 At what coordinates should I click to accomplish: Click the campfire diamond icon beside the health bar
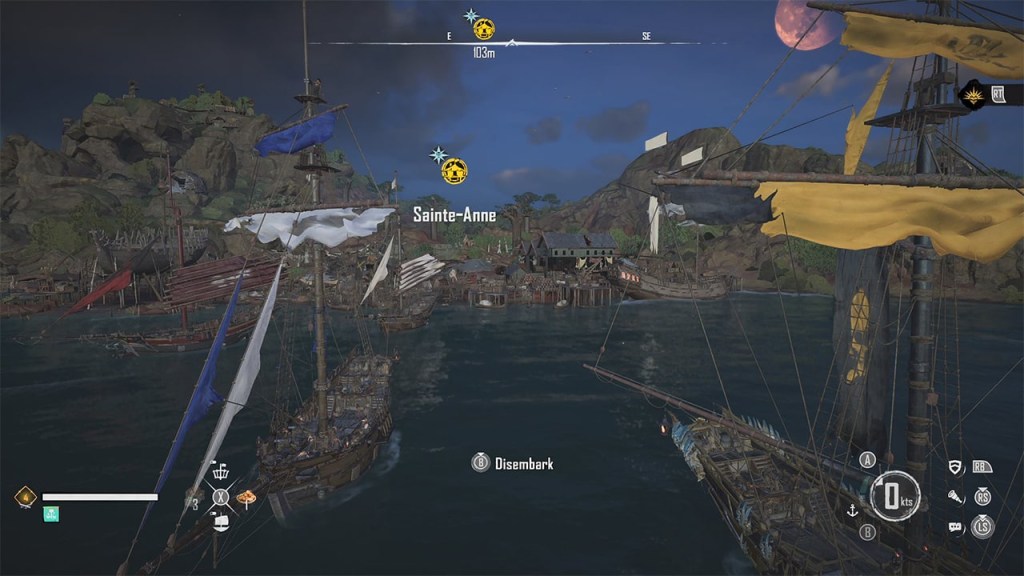coord(26,497)
